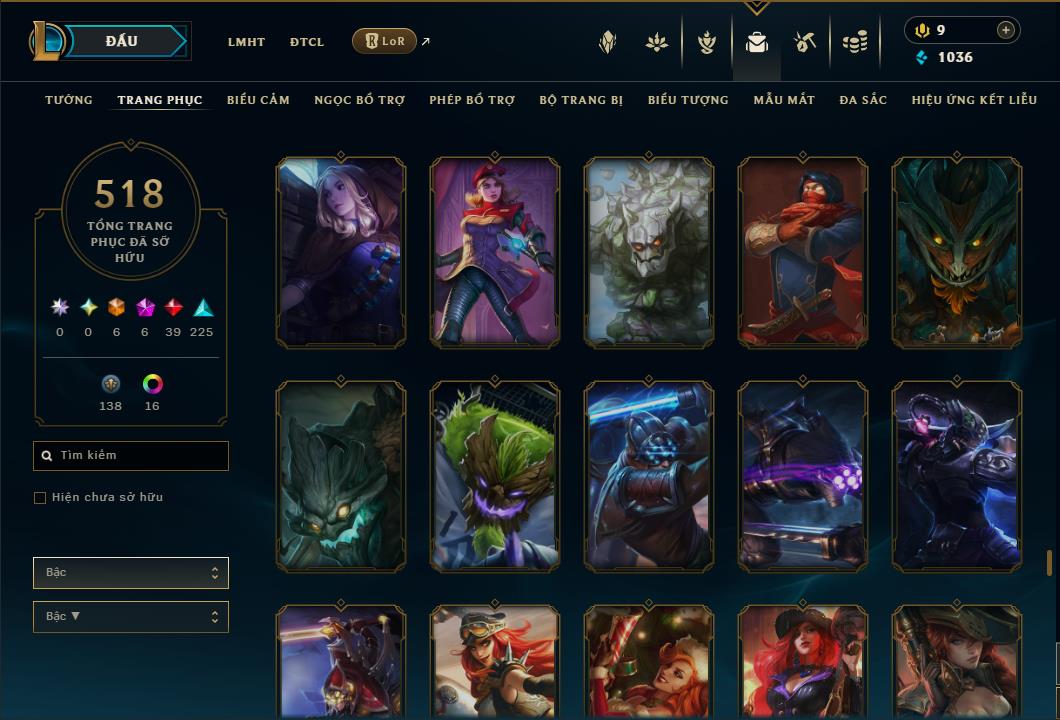Toggle the Hiện chưa sở hữu checkbox
The image size is (1060, 720).
click(x=40, y=498)
